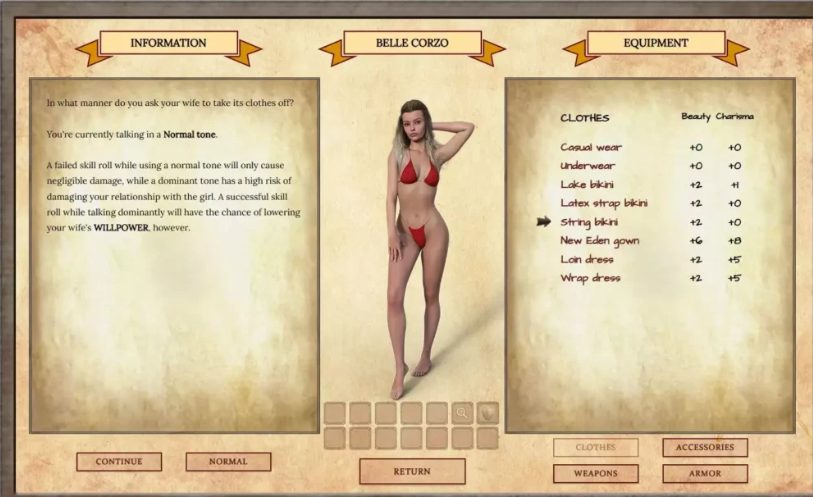Viewport: 813px width, 497px height.
Task: Select the Lake bikini entry
Action: point(587,185)
